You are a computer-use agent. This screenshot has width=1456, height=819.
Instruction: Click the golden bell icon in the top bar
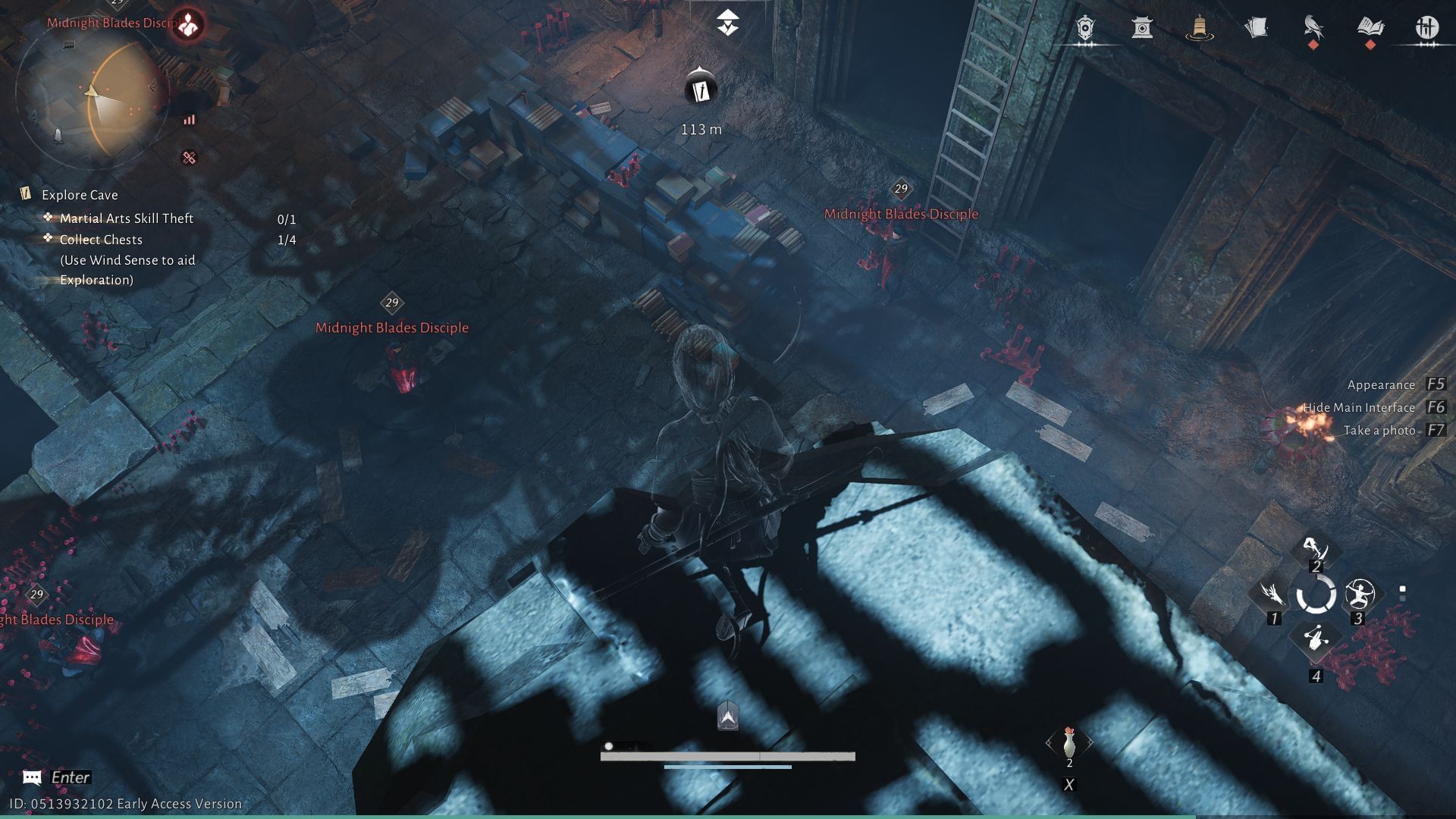1200,27
